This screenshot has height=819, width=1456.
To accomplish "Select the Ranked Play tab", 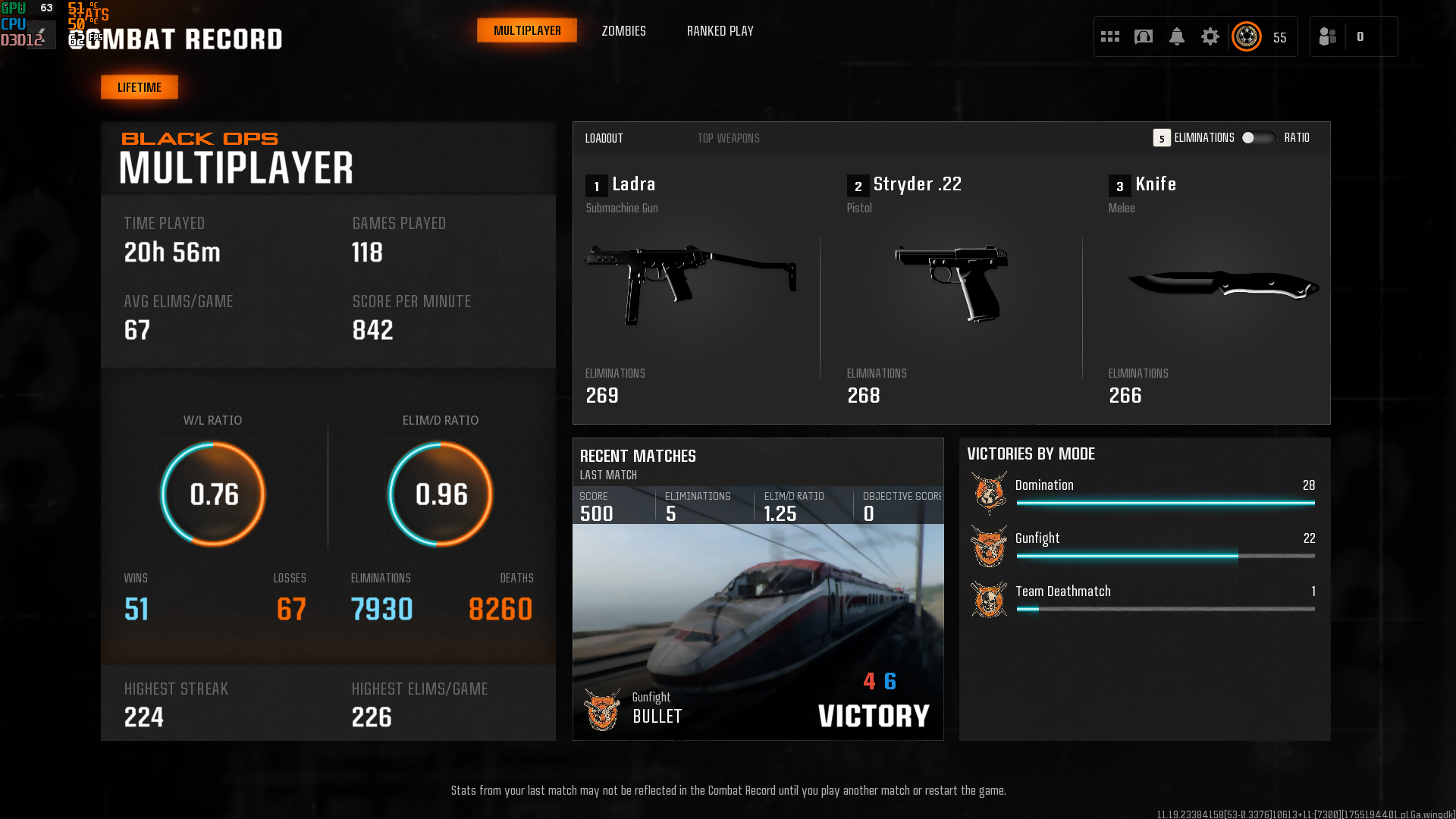I will tap(720, 31).
